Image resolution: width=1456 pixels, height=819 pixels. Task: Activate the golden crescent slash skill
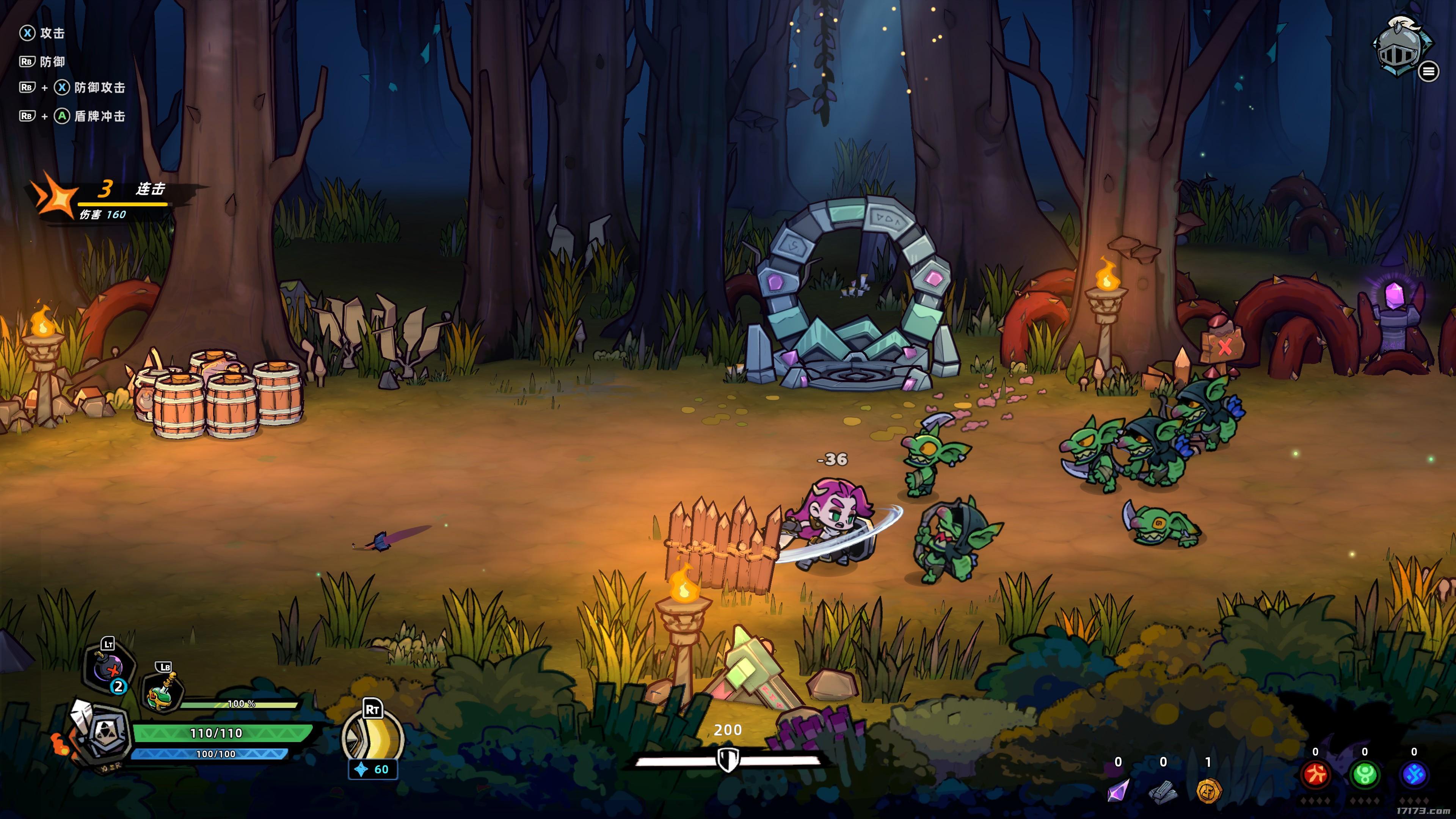click(373, 737)
